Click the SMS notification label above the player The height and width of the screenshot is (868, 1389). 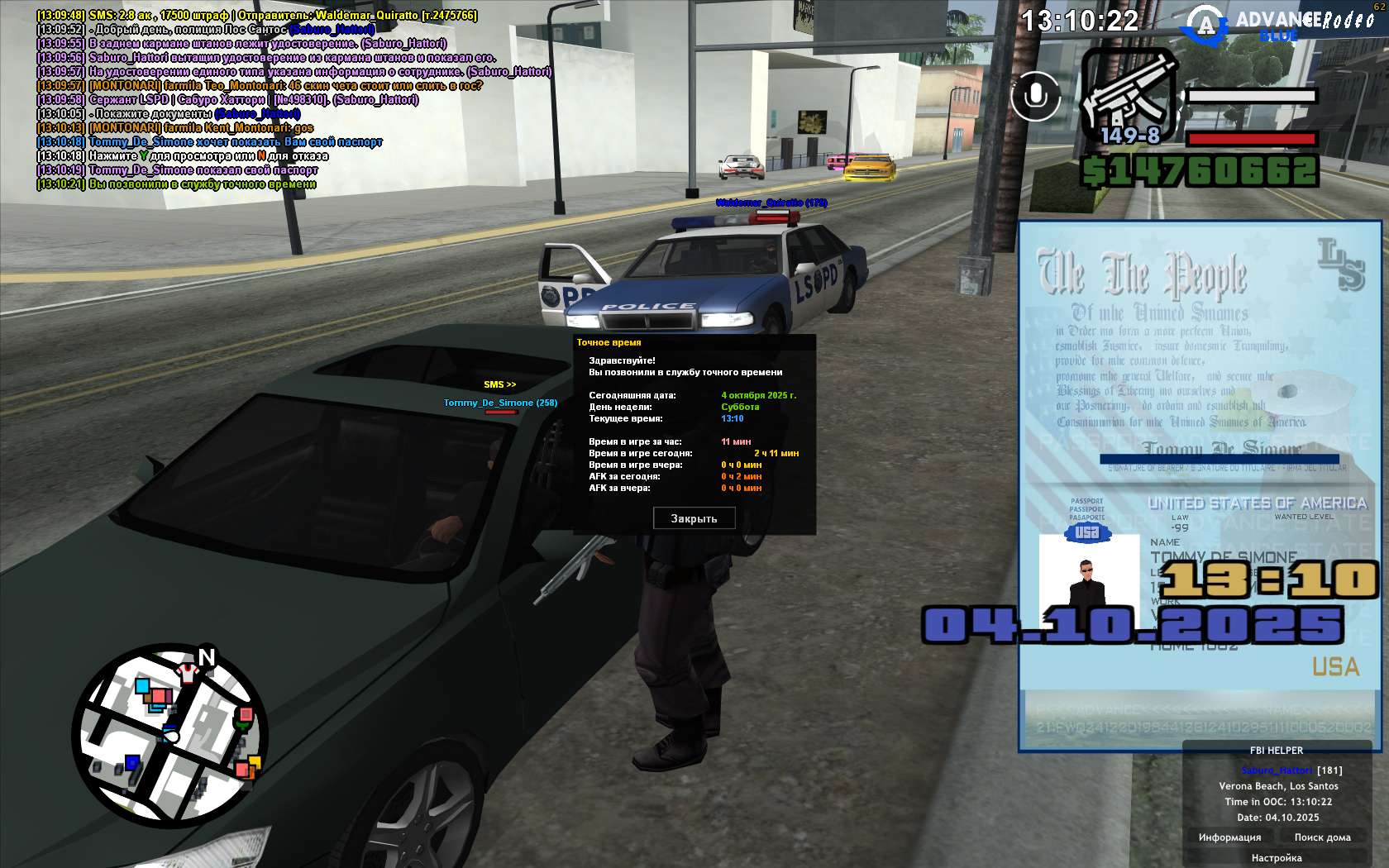[499, 384]
